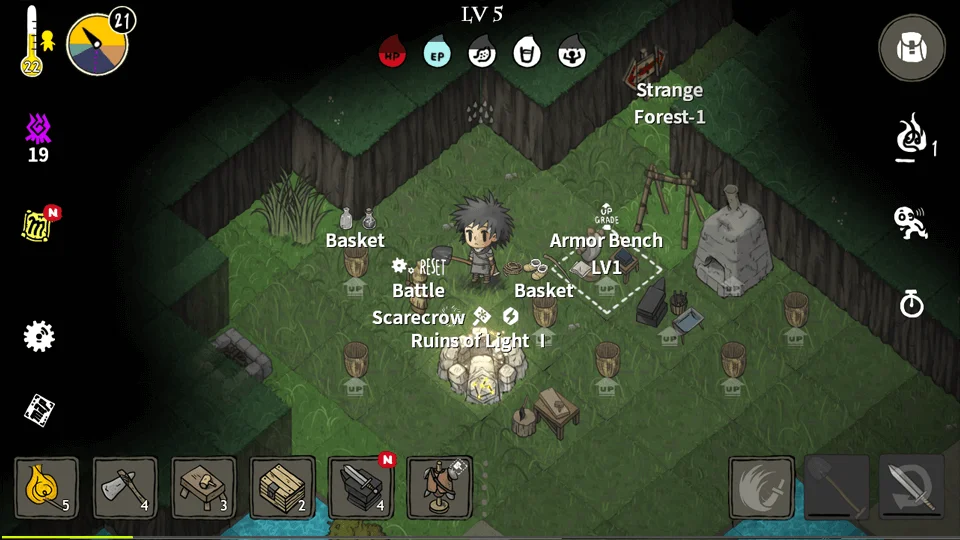Select the fire crafting slot
960x540 pixels.
pyautogui.click(x=46, y=488)
